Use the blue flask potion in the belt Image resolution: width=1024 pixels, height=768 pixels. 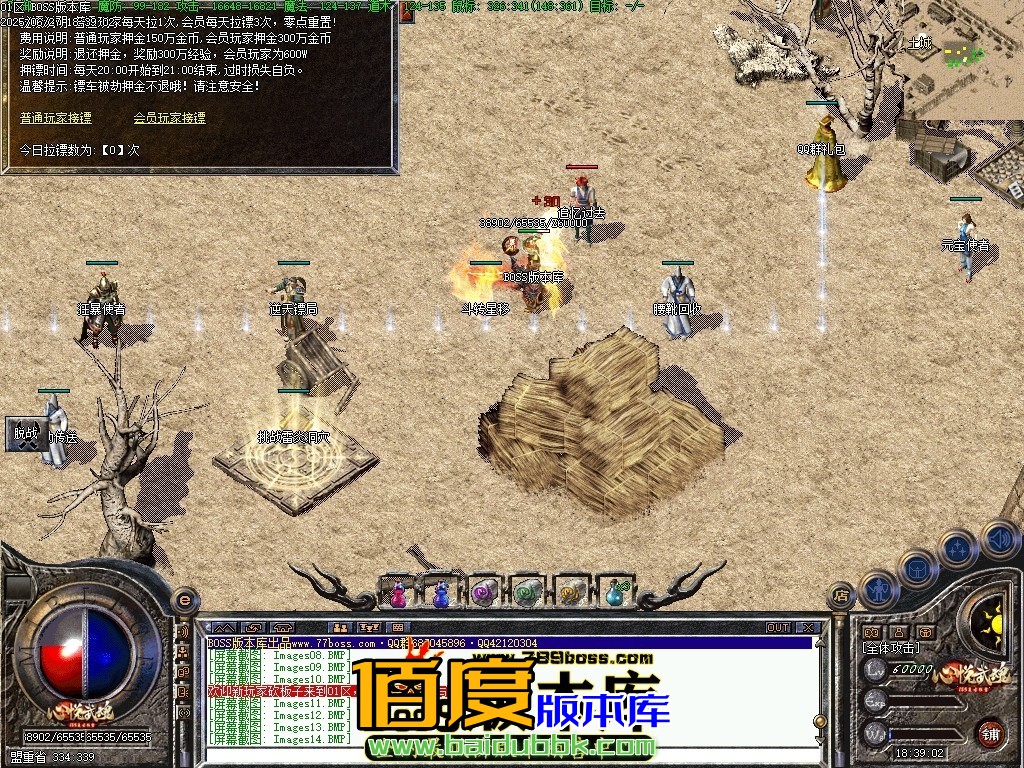click(614, 593)
